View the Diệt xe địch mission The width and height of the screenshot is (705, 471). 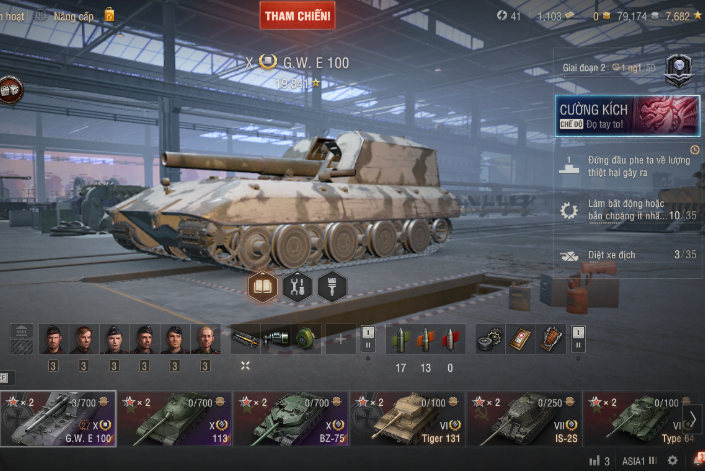tap(627, 255)
